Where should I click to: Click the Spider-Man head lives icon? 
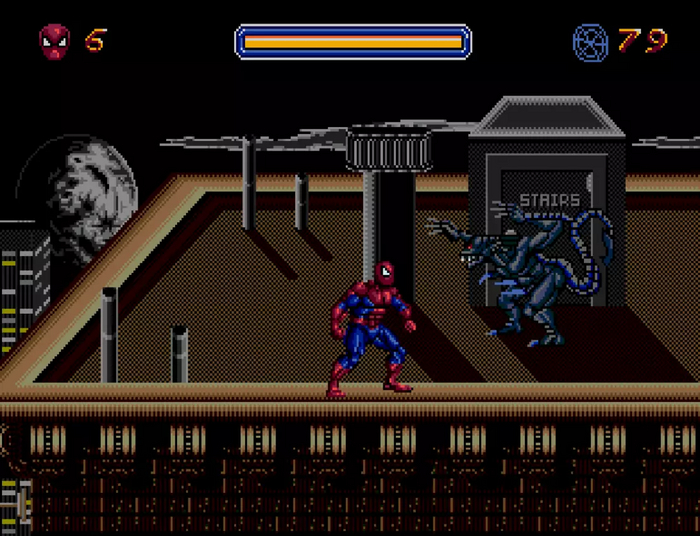(54, 40)
